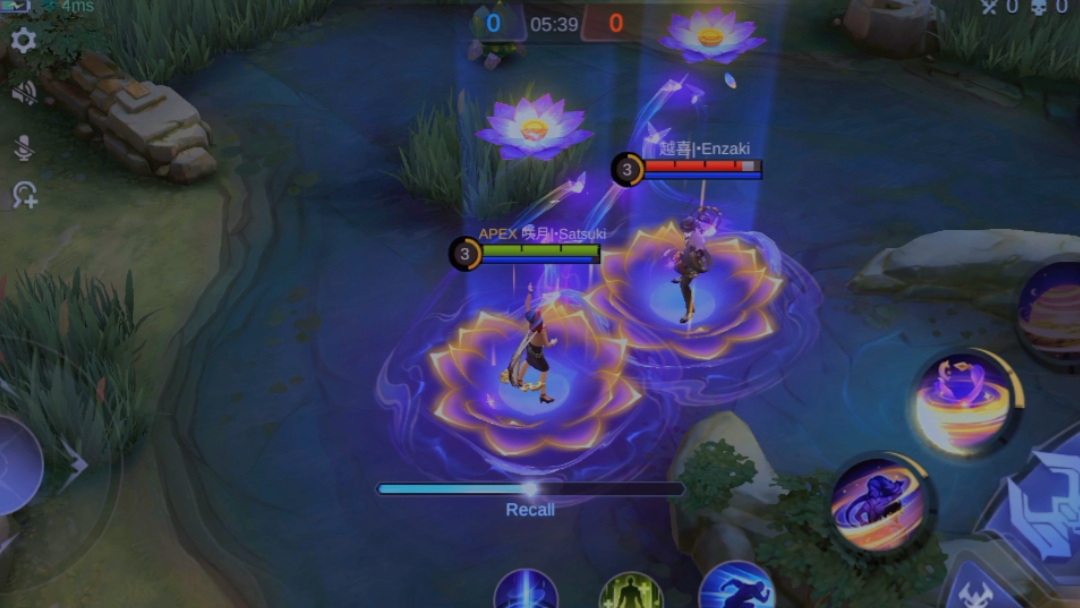Open the gear settings menu
This screenshot has width=1080, height=608.
pos(23,41)
